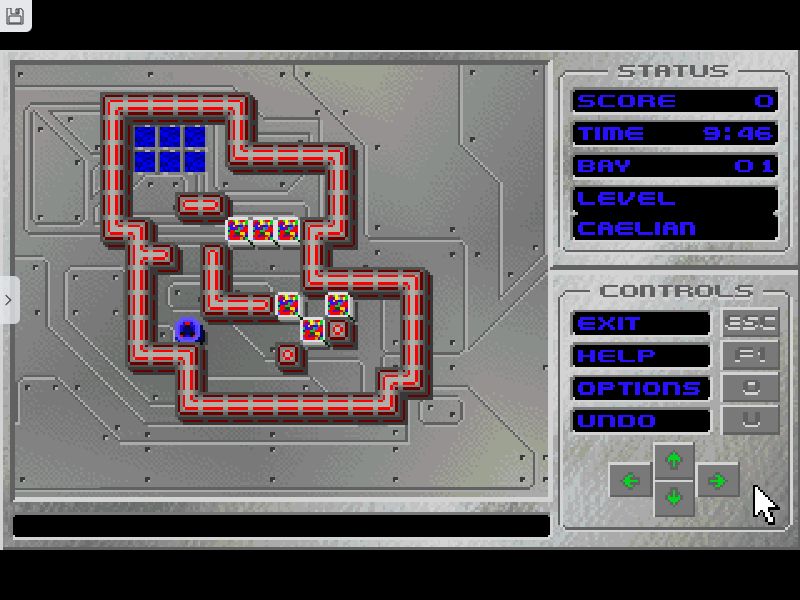Open the OPTIONS menu
800x600 pixels.
coord(640,388)
